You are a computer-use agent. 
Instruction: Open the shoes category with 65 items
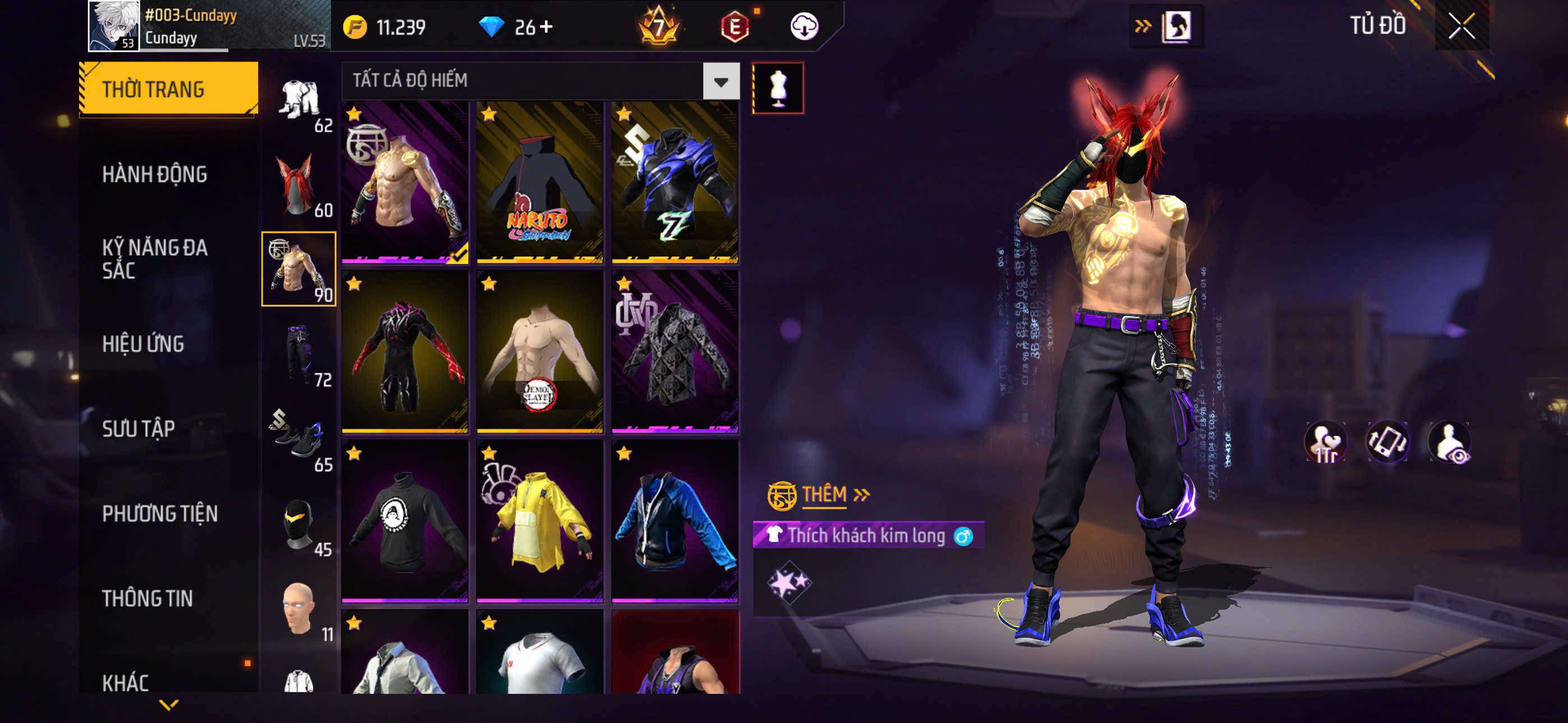click(298, 439)
